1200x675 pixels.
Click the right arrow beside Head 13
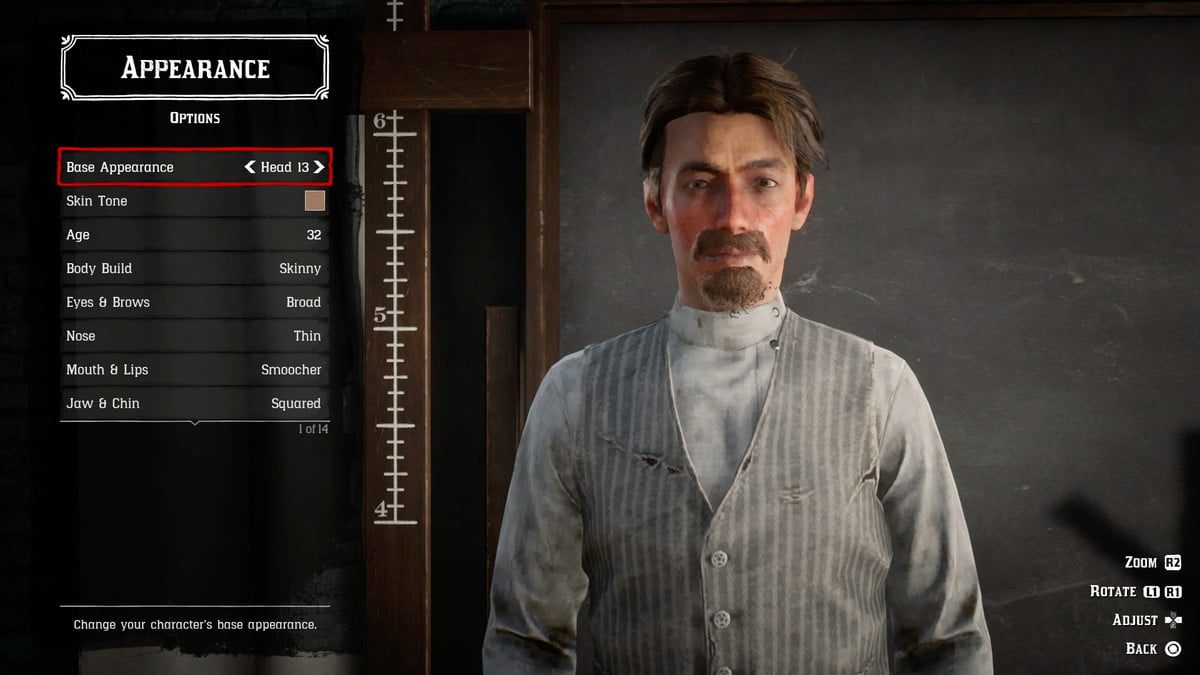point(319,167)
